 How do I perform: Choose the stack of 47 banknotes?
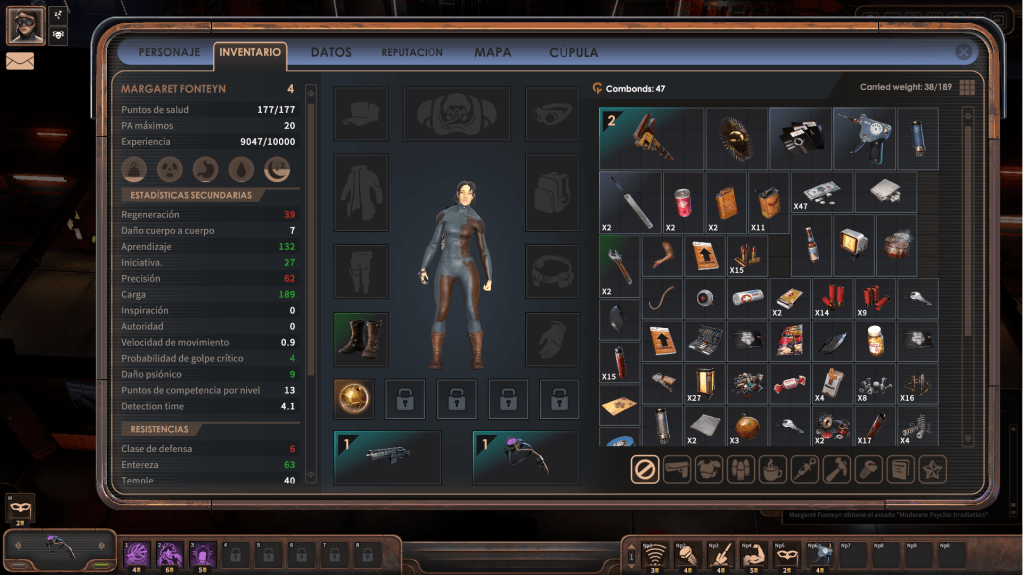821,191
